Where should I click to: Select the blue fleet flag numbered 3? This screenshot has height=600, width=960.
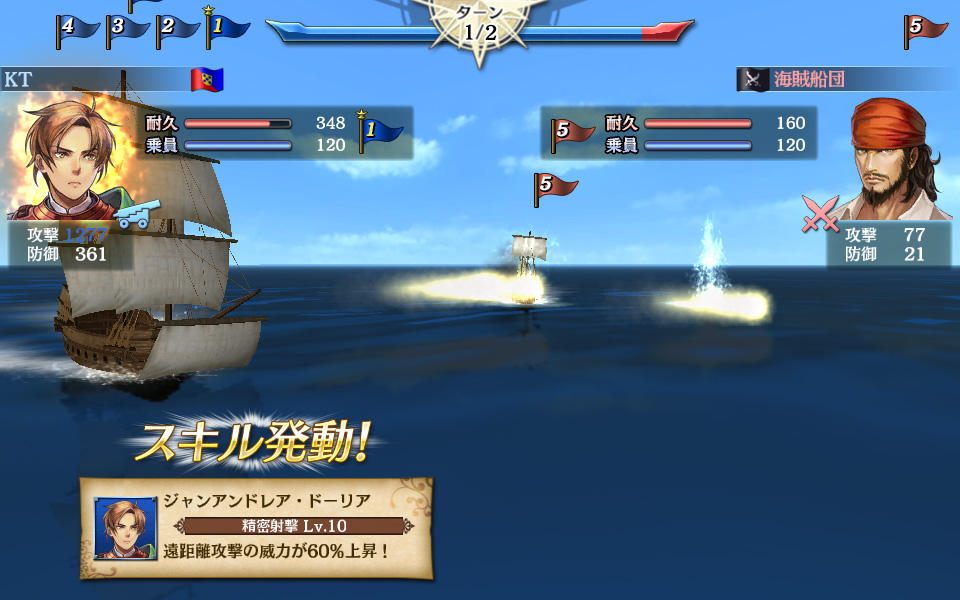click(126, 28)
